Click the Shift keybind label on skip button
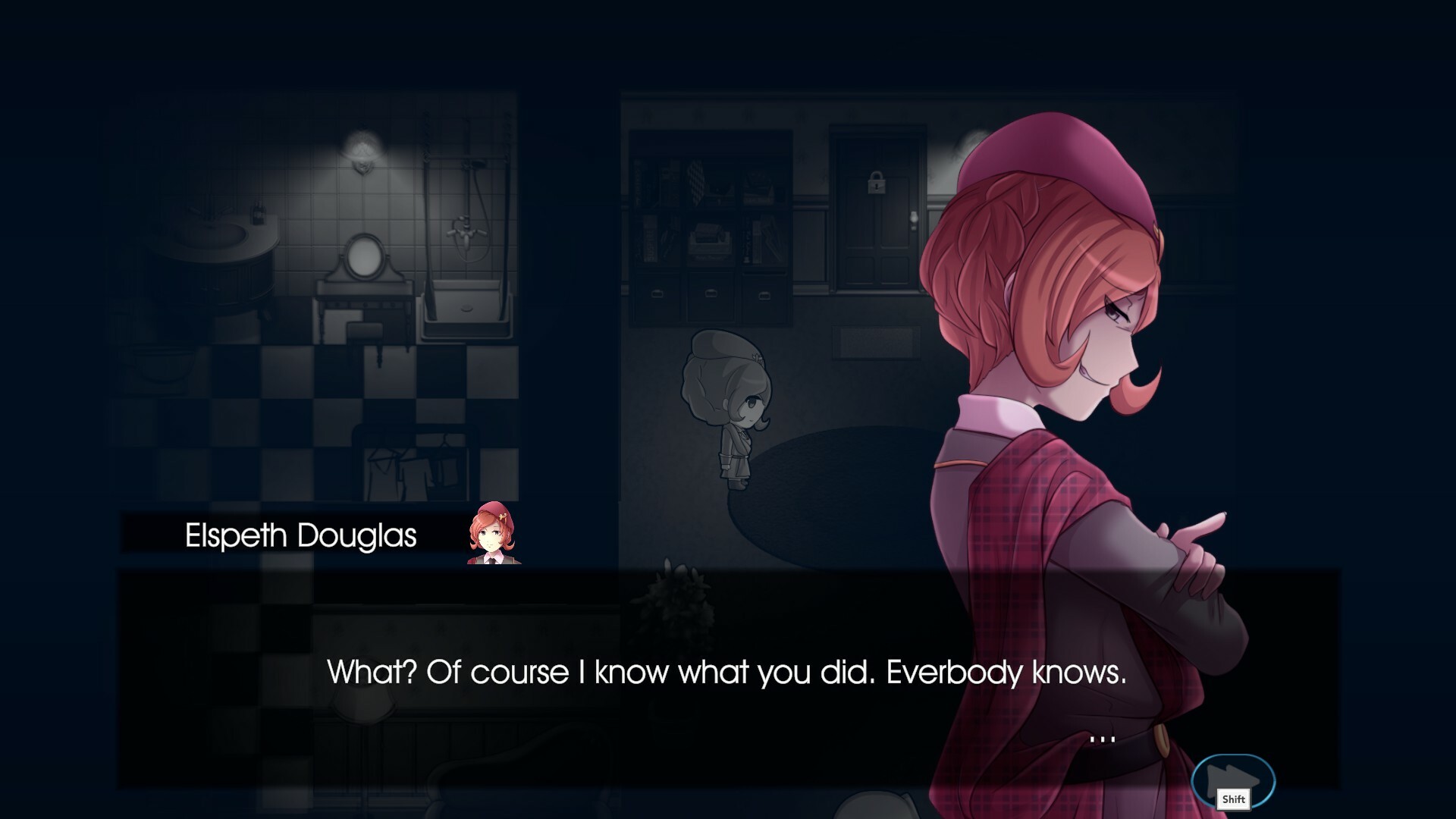 coord(1234,799)
